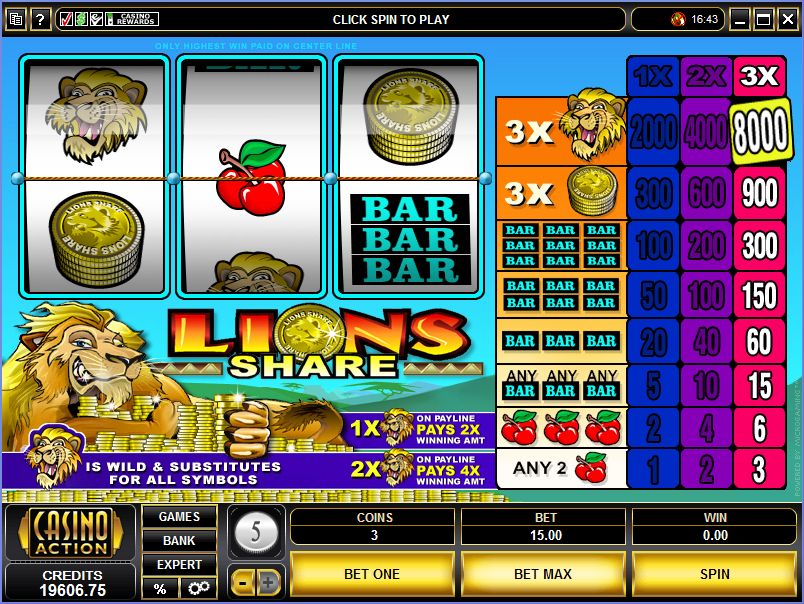
Task: Switch to EXPERT mode
Action: 179,565
